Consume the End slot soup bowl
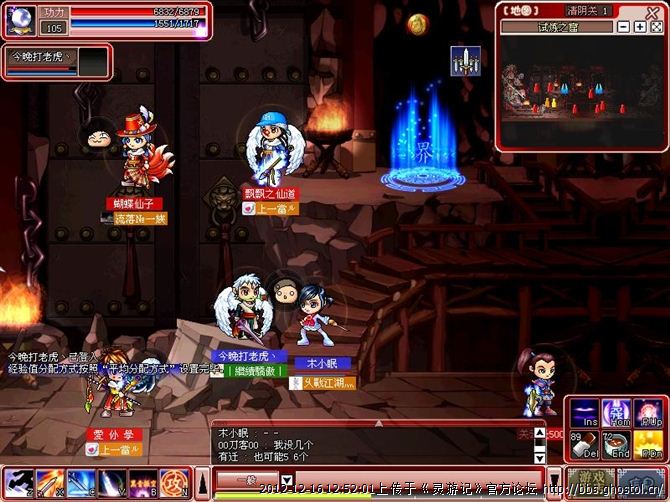This screenshot has width=670, height=502. 615,446
